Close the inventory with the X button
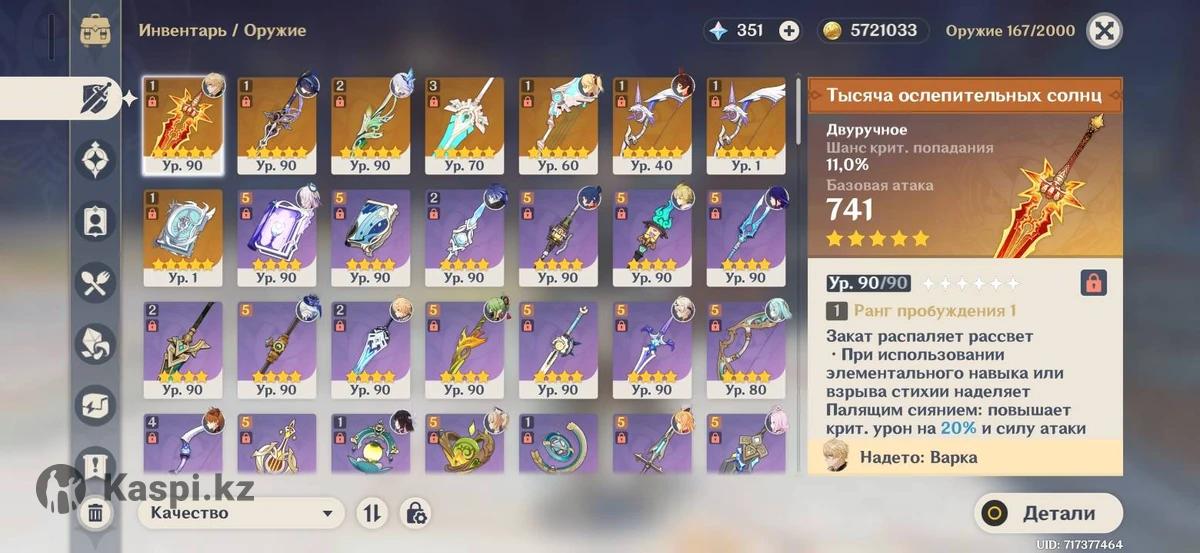 [x=1104, y=30]
